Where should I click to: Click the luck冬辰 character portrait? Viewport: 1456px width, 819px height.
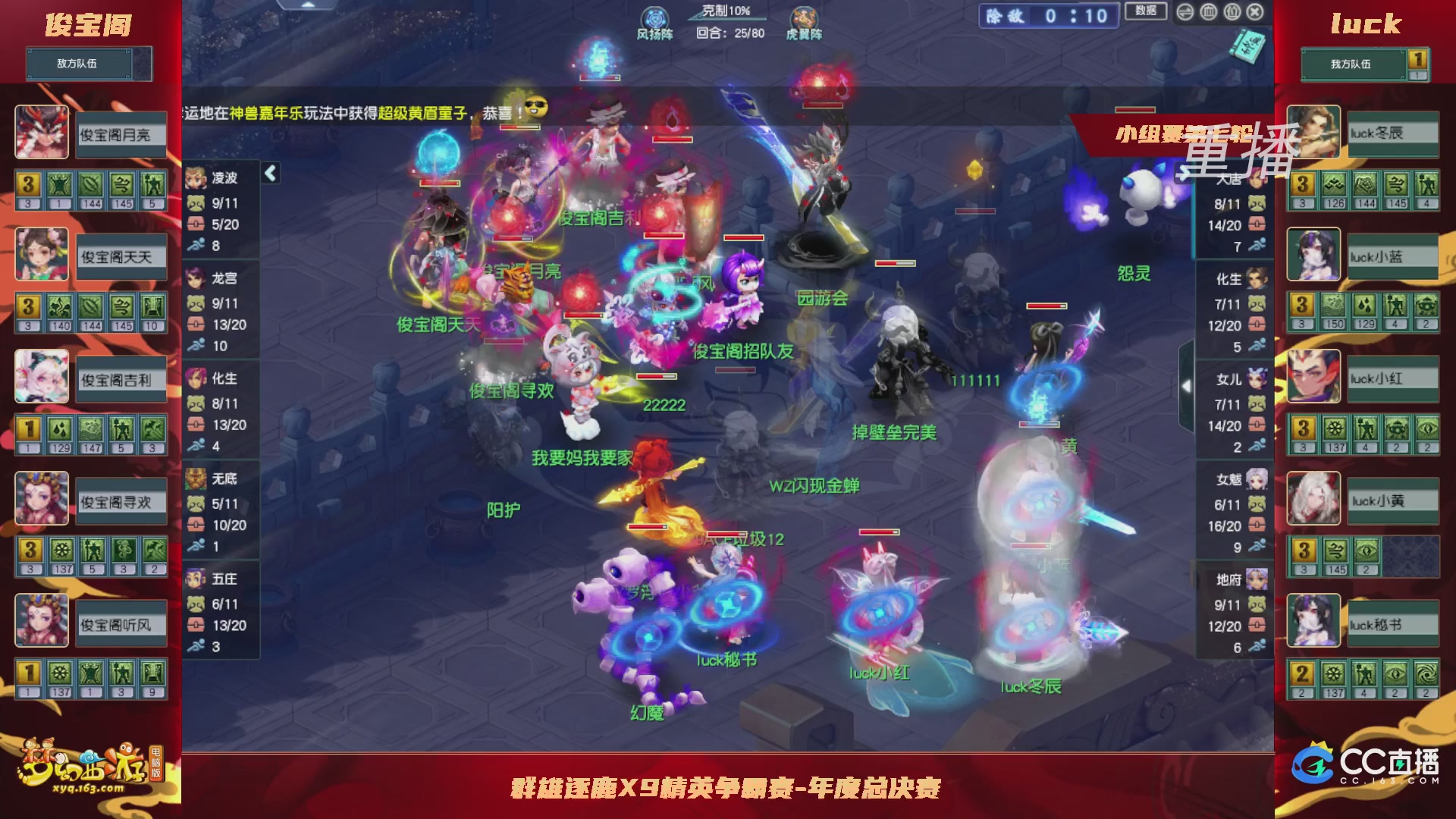tap(1313, 133)
